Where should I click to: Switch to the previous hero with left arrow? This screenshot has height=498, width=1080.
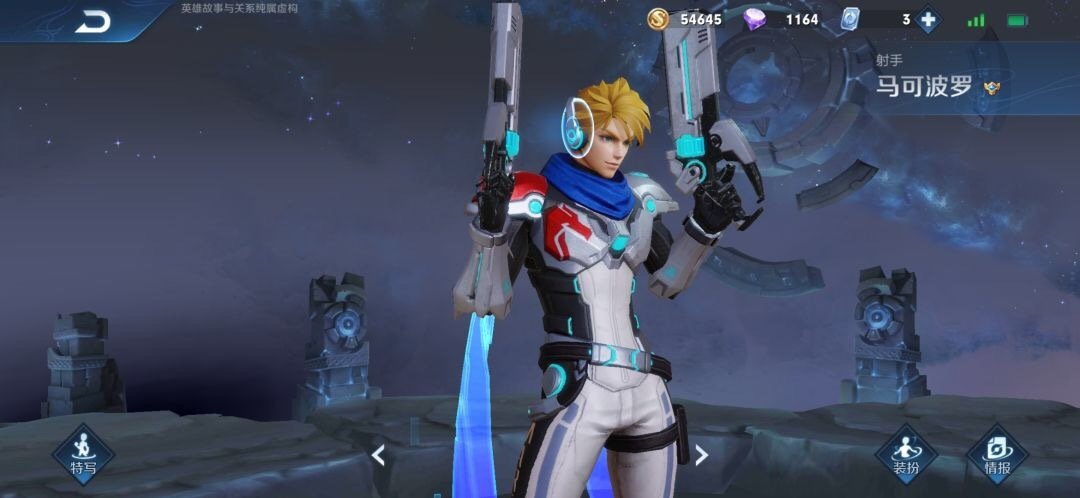[x=378, y=455]
